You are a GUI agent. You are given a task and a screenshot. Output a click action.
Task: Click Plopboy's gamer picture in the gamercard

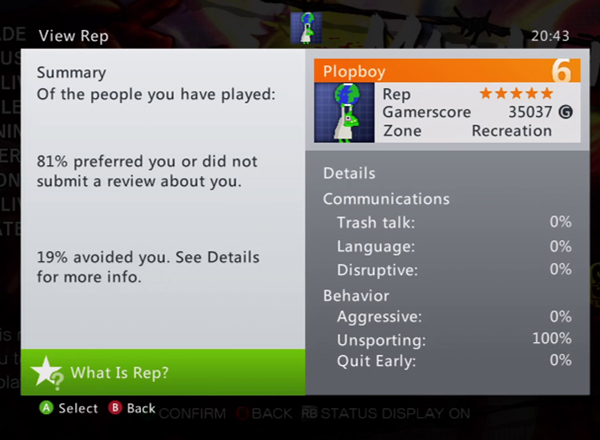tap(344, 112)
